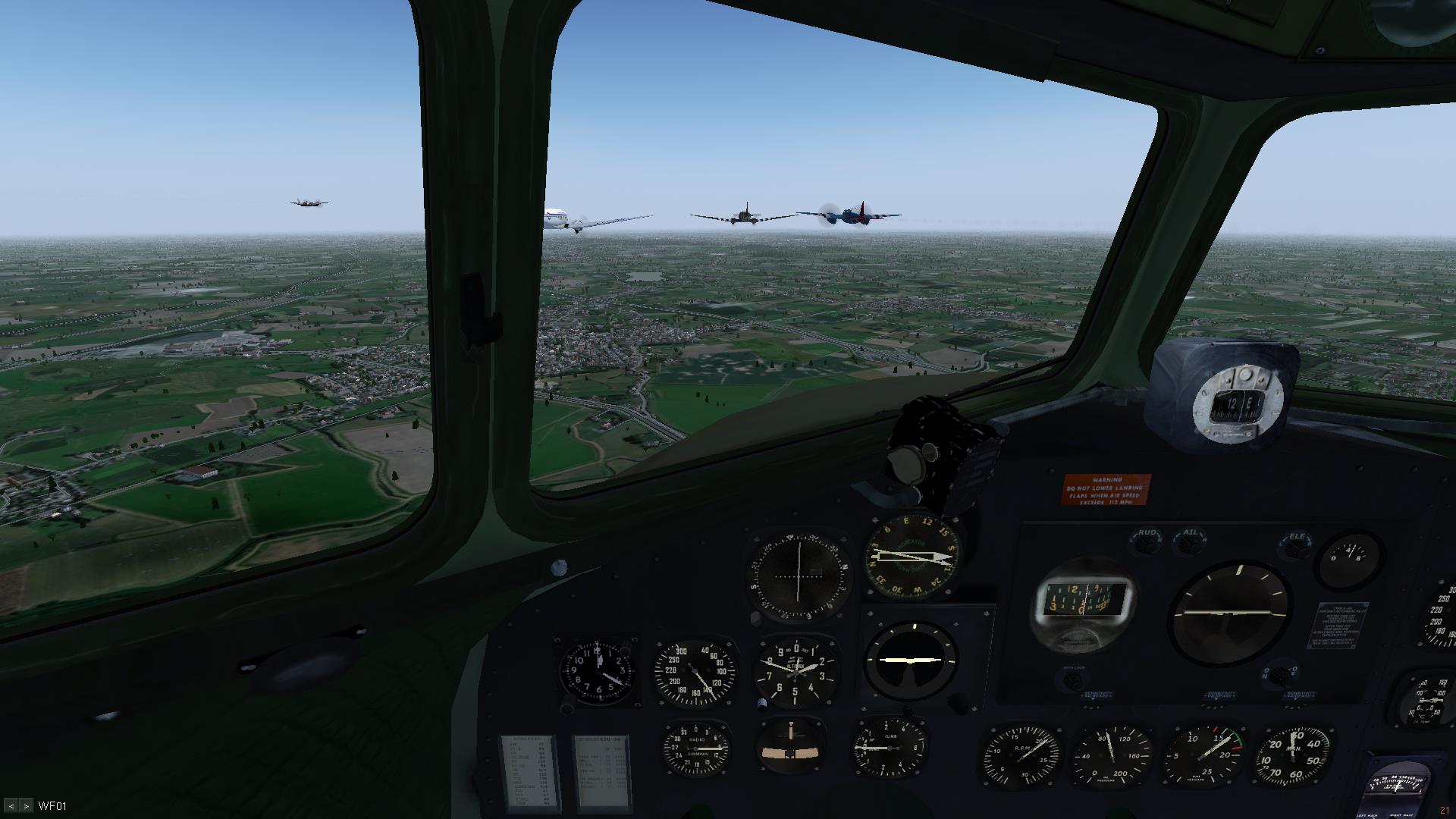1456x819 pixels.
Task: Click the left arrow button beside WF01
Action: 11,805
